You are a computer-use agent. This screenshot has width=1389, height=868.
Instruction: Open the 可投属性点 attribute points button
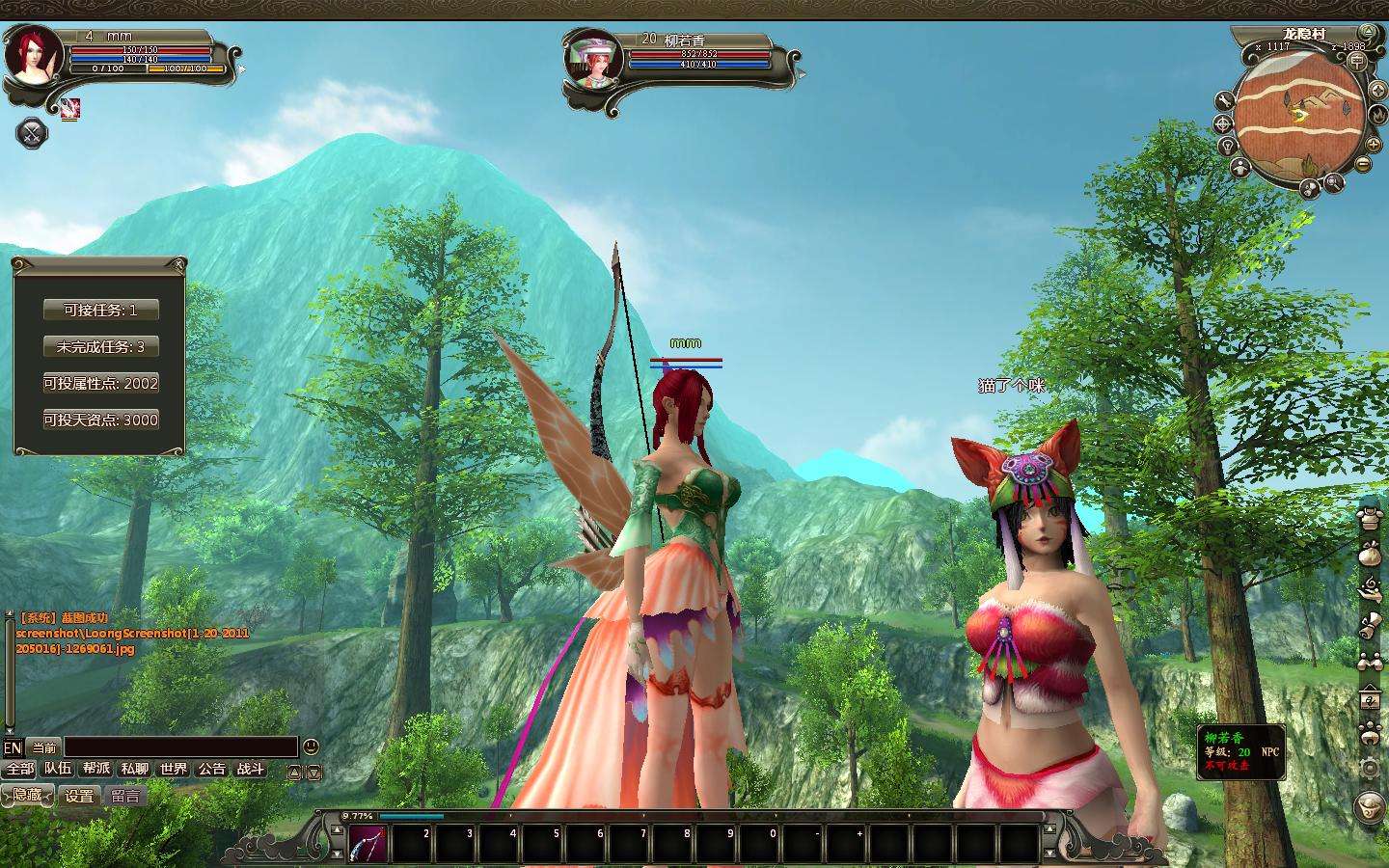point(100,384)
